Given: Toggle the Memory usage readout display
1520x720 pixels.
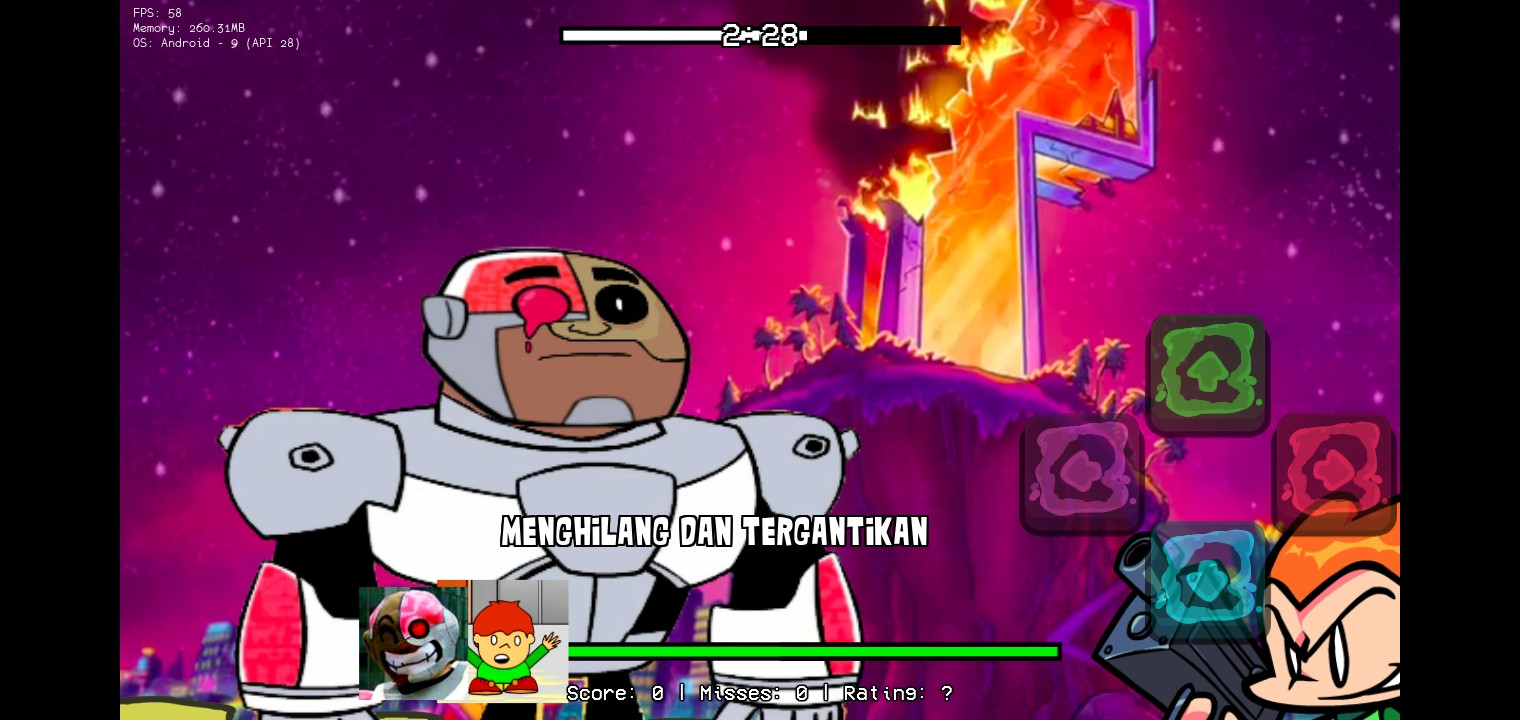Looking at the screenshot, I should pyautogui.click(x=189, y=28).
